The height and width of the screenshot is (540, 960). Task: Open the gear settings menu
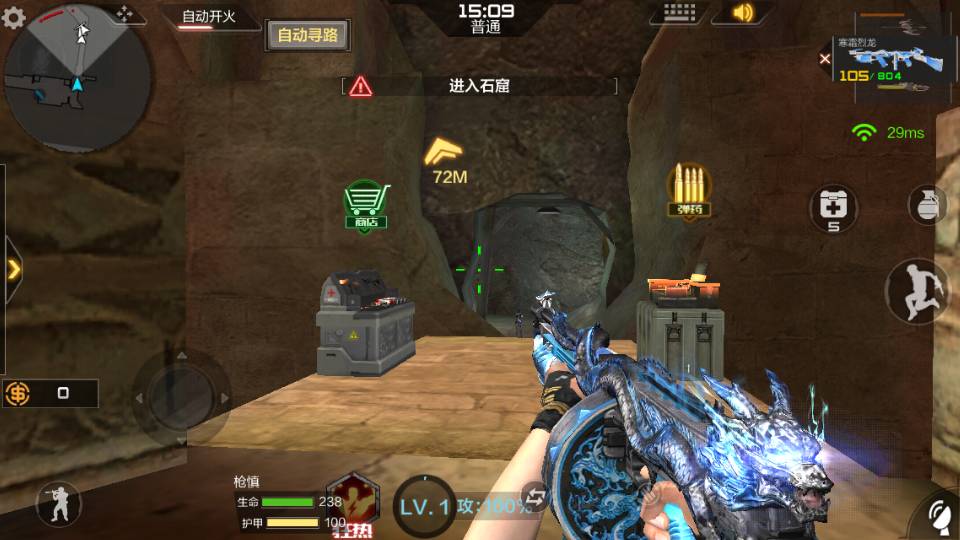[x=13, y=18]
